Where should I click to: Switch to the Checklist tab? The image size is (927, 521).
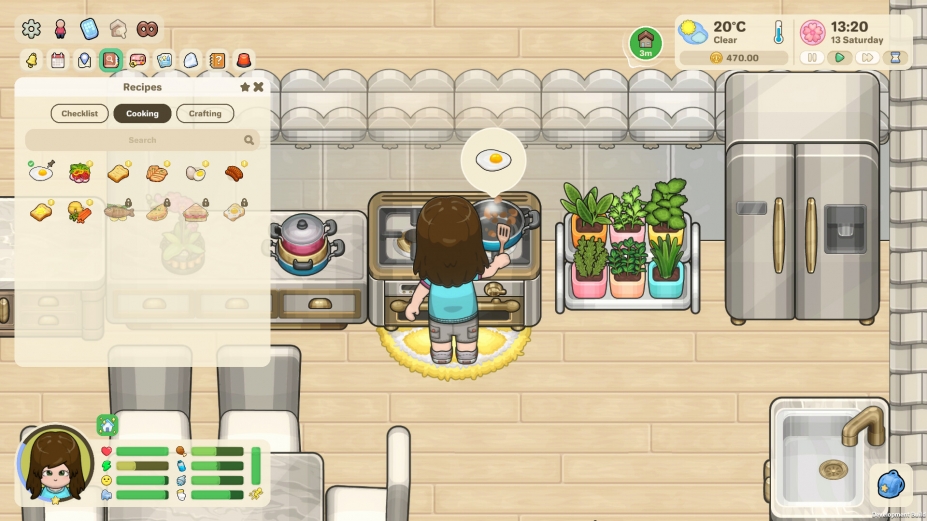(79, 114)
